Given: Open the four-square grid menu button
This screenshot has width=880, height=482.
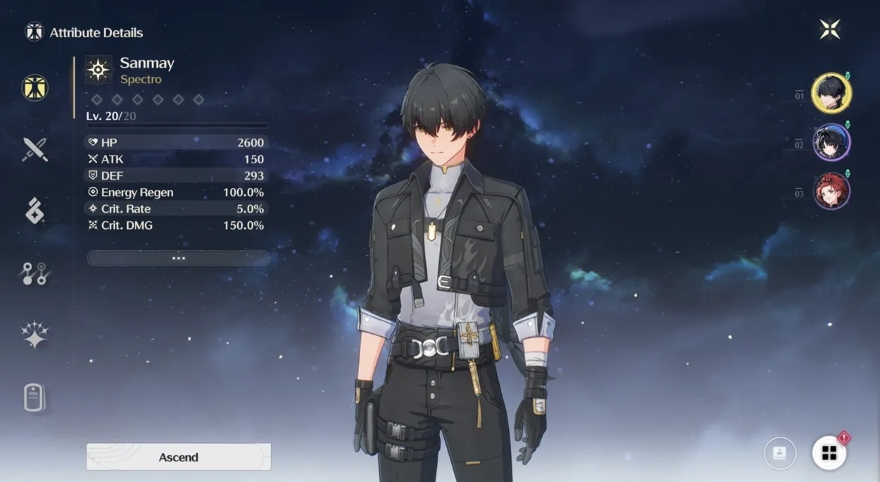Looking at the screenshot, I should (x=829, y=453).
